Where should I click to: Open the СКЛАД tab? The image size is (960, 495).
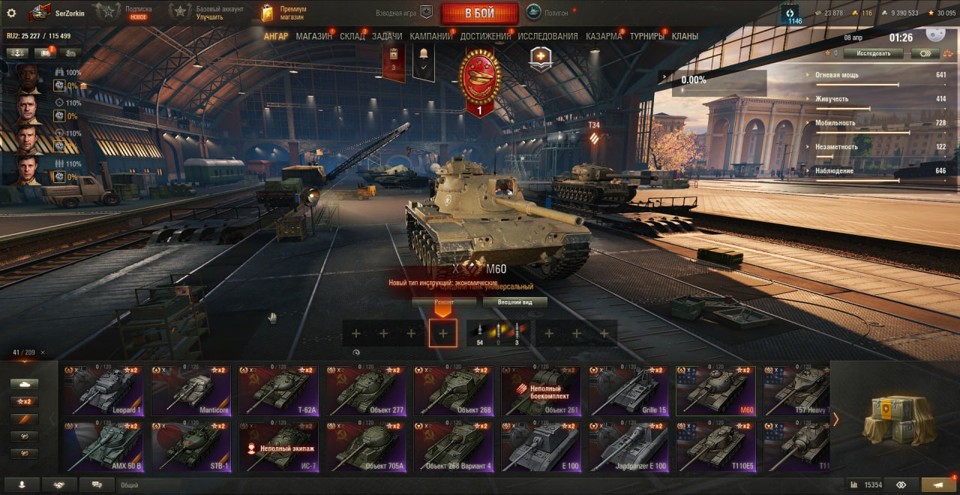point(352,36)
